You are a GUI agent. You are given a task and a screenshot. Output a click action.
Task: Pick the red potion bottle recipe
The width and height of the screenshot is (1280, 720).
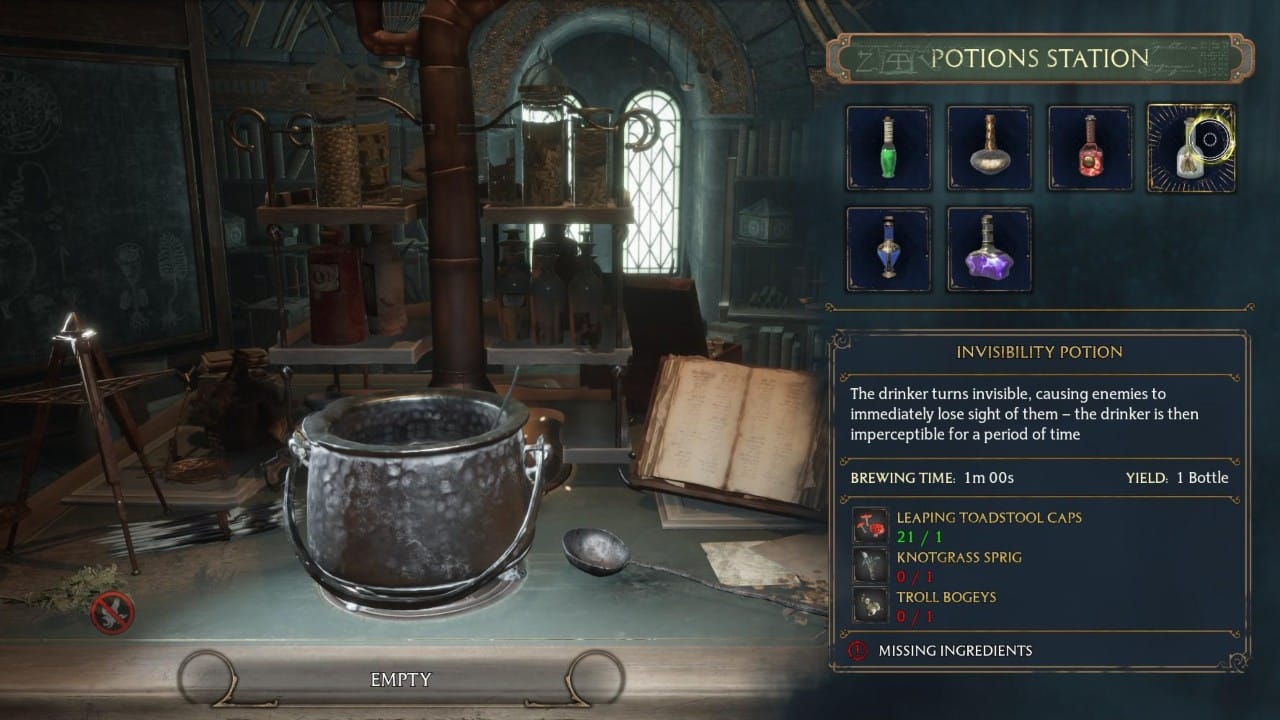coord(1090,148)
